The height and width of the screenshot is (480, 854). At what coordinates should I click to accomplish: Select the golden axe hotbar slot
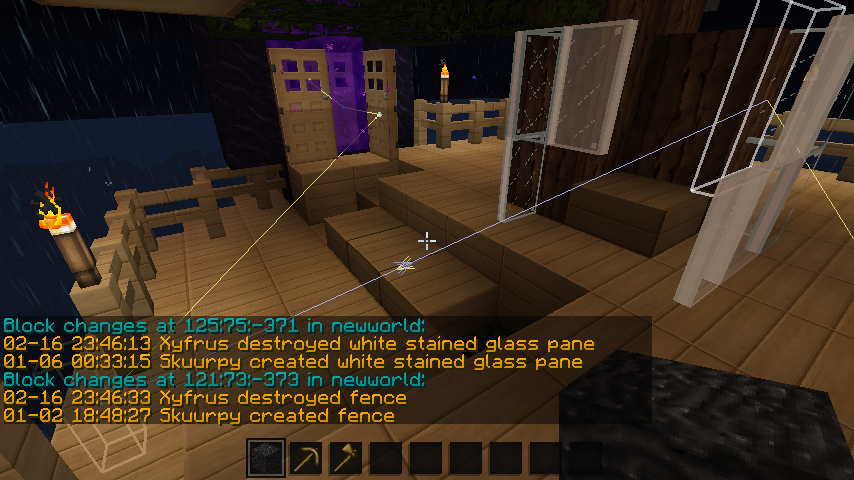tap(346, 459)
